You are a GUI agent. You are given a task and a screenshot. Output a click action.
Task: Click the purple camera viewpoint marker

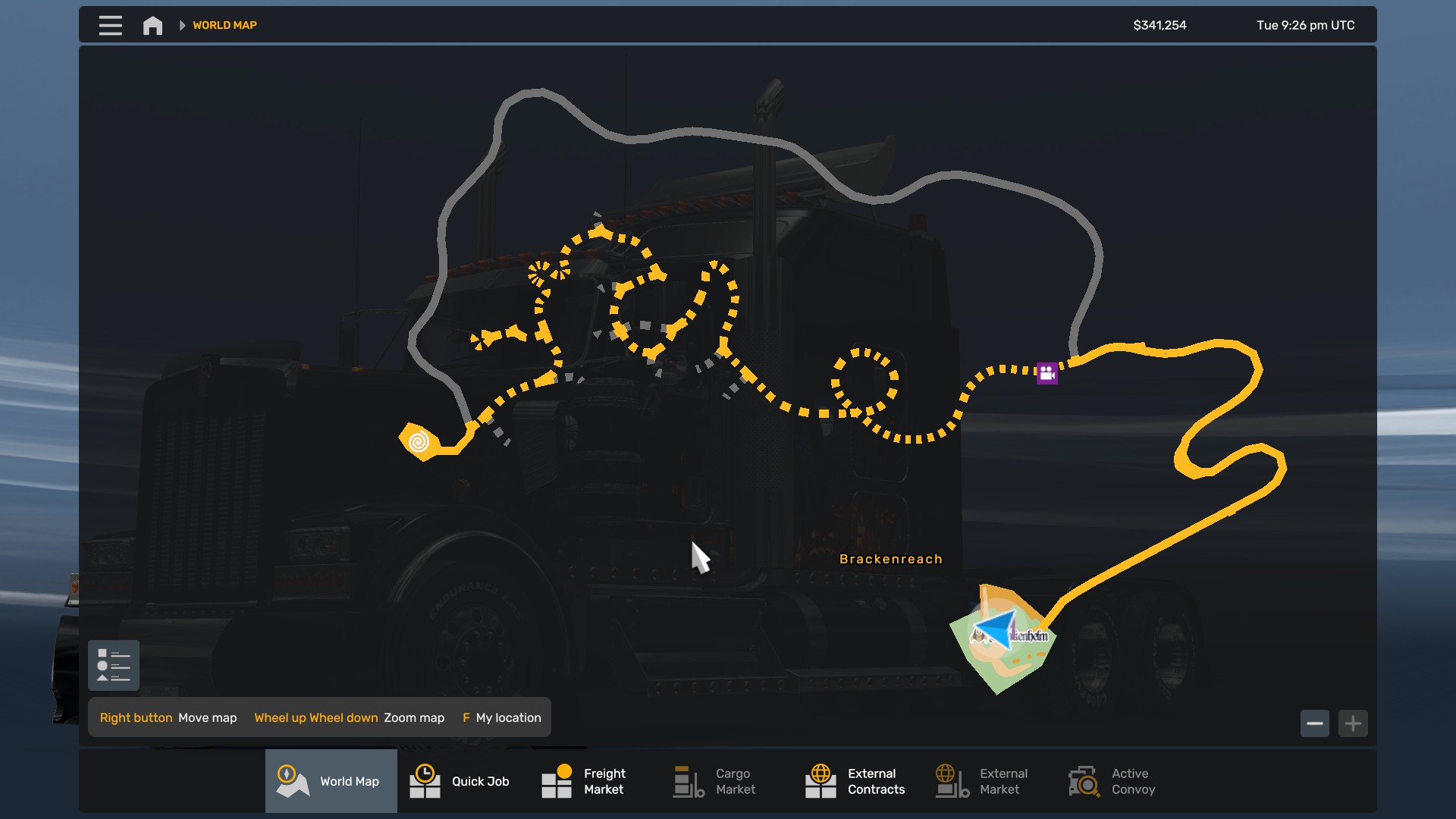pos(1047,373)
